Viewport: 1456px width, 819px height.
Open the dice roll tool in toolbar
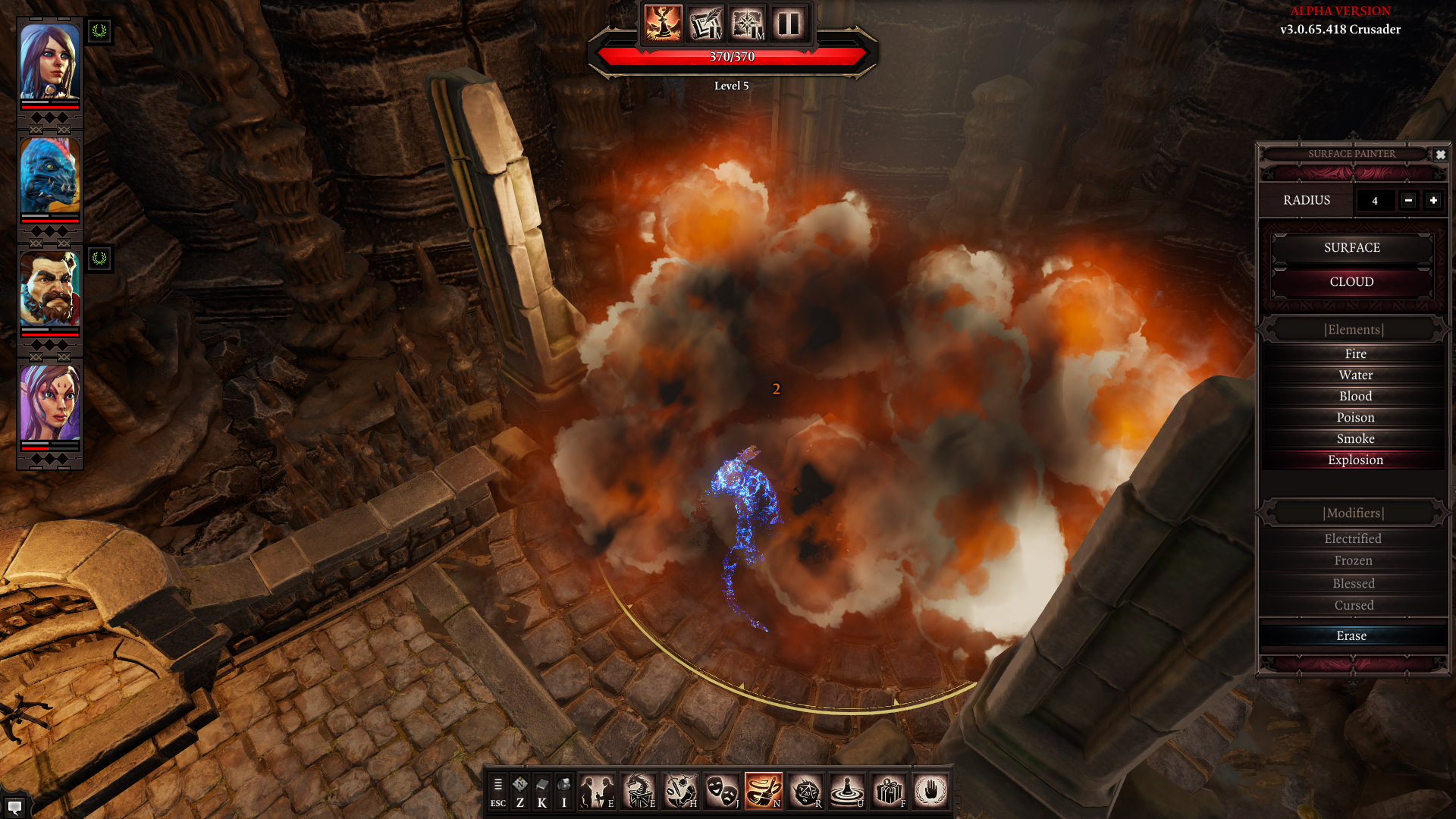(805, 792)
